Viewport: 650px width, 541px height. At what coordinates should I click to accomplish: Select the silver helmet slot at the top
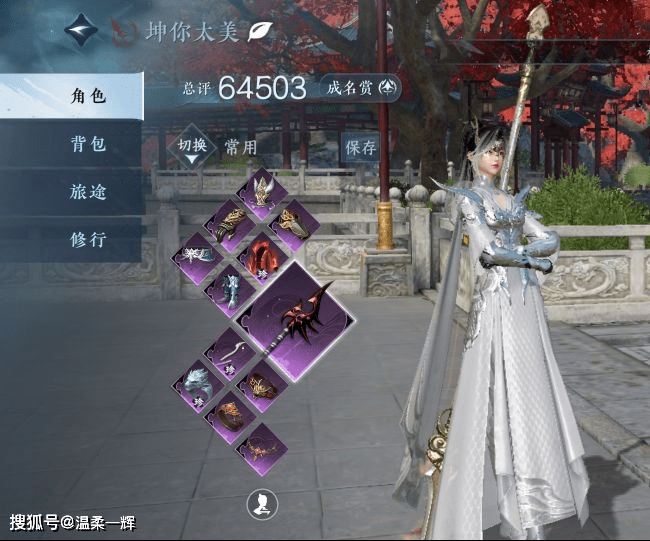click(x=262, y=193)
